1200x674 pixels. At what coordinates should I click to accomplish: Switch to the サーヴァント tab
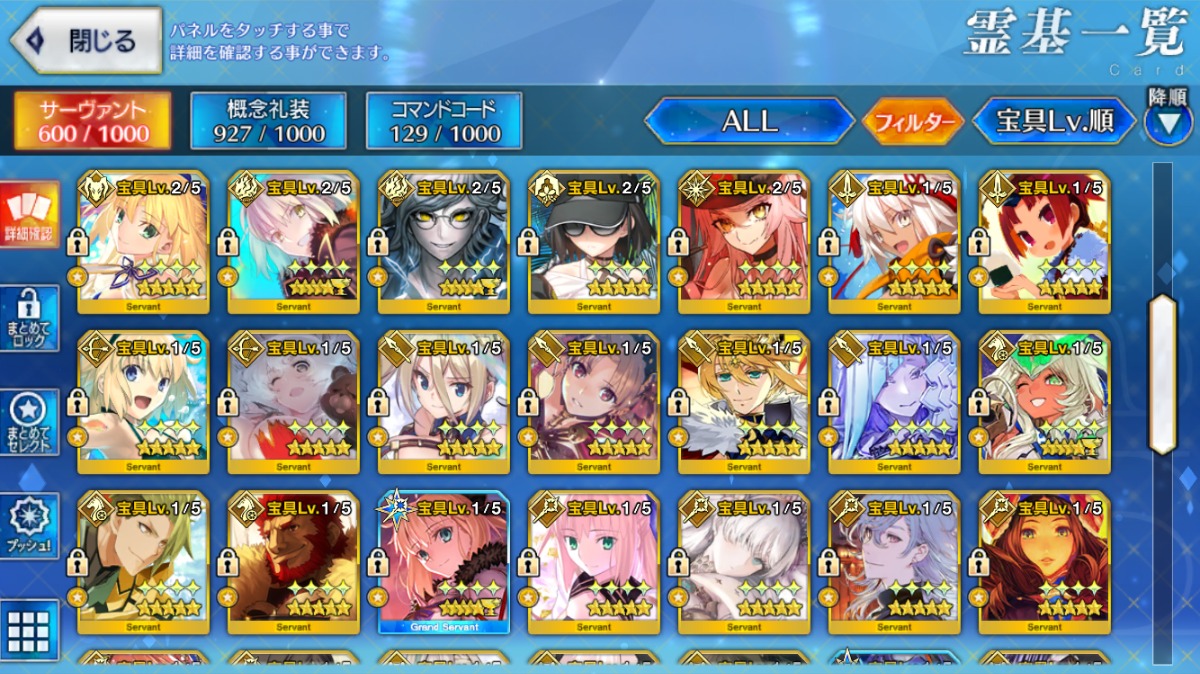click(x=92, y=121)
